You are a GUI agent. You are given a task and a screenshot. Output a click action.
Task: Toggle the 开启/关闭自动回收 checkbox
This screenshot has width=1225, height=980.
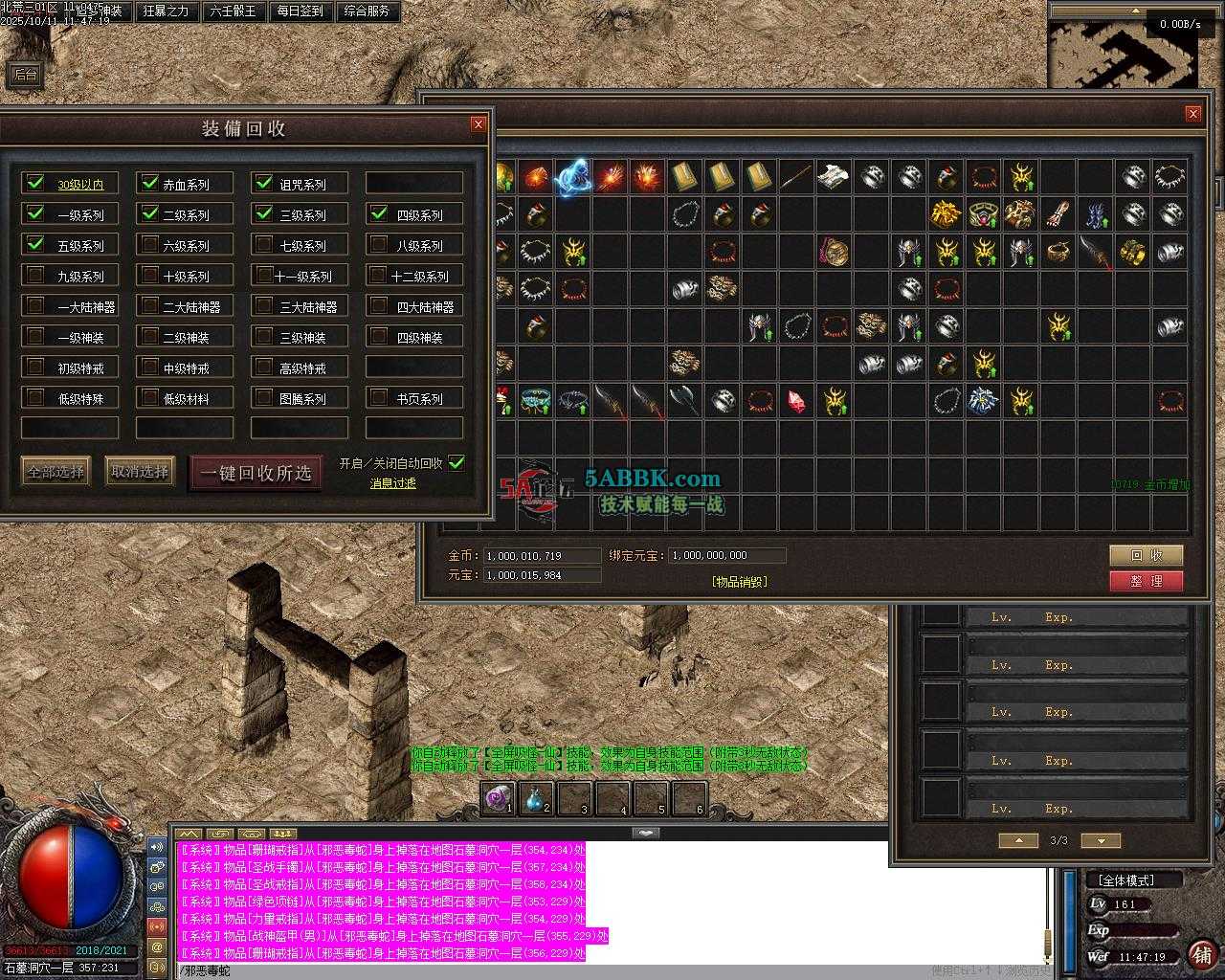tap(457, 463)
